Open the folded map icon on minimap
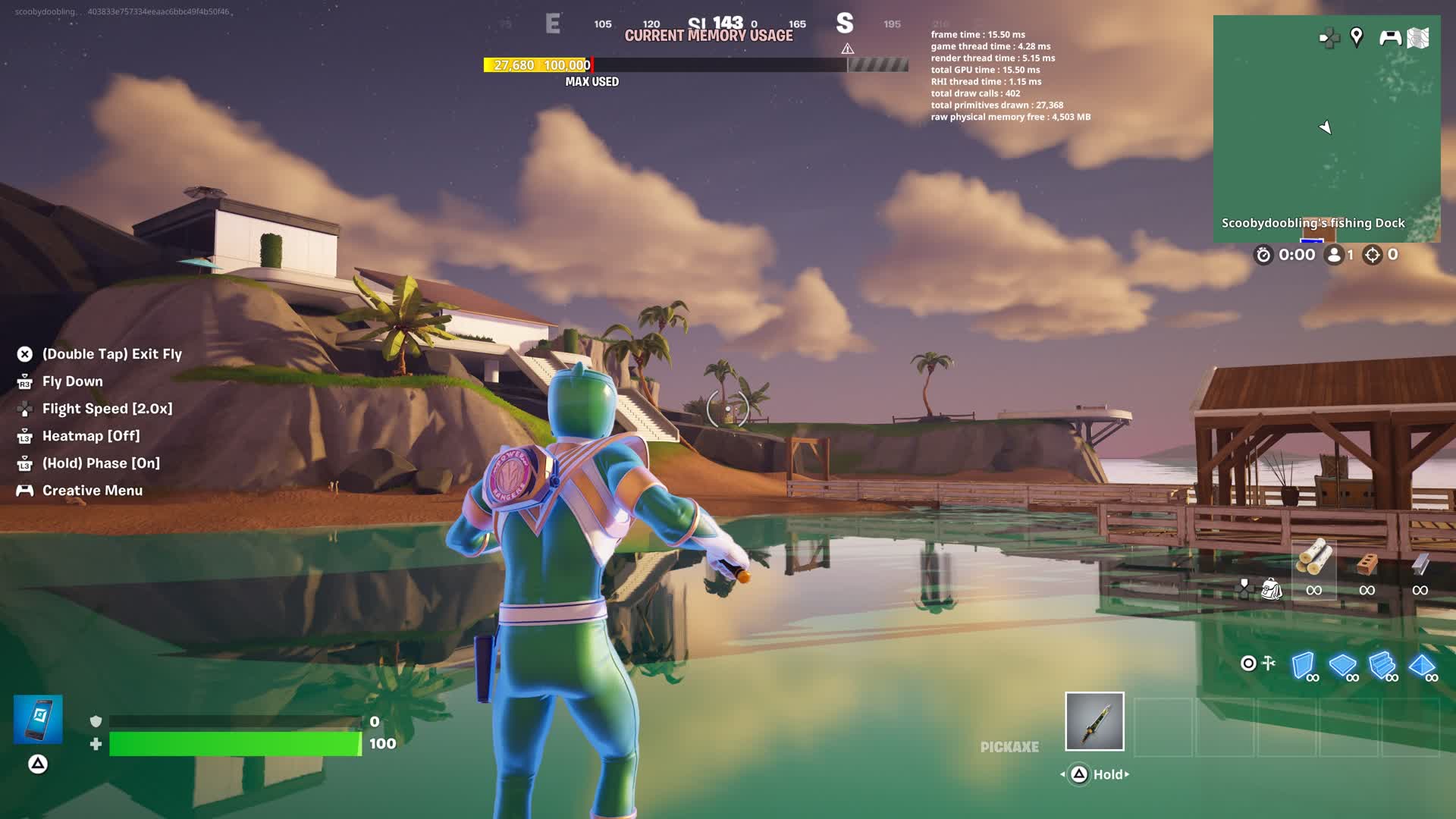Screen dimensions: 1456x819 click(1418, 38)
